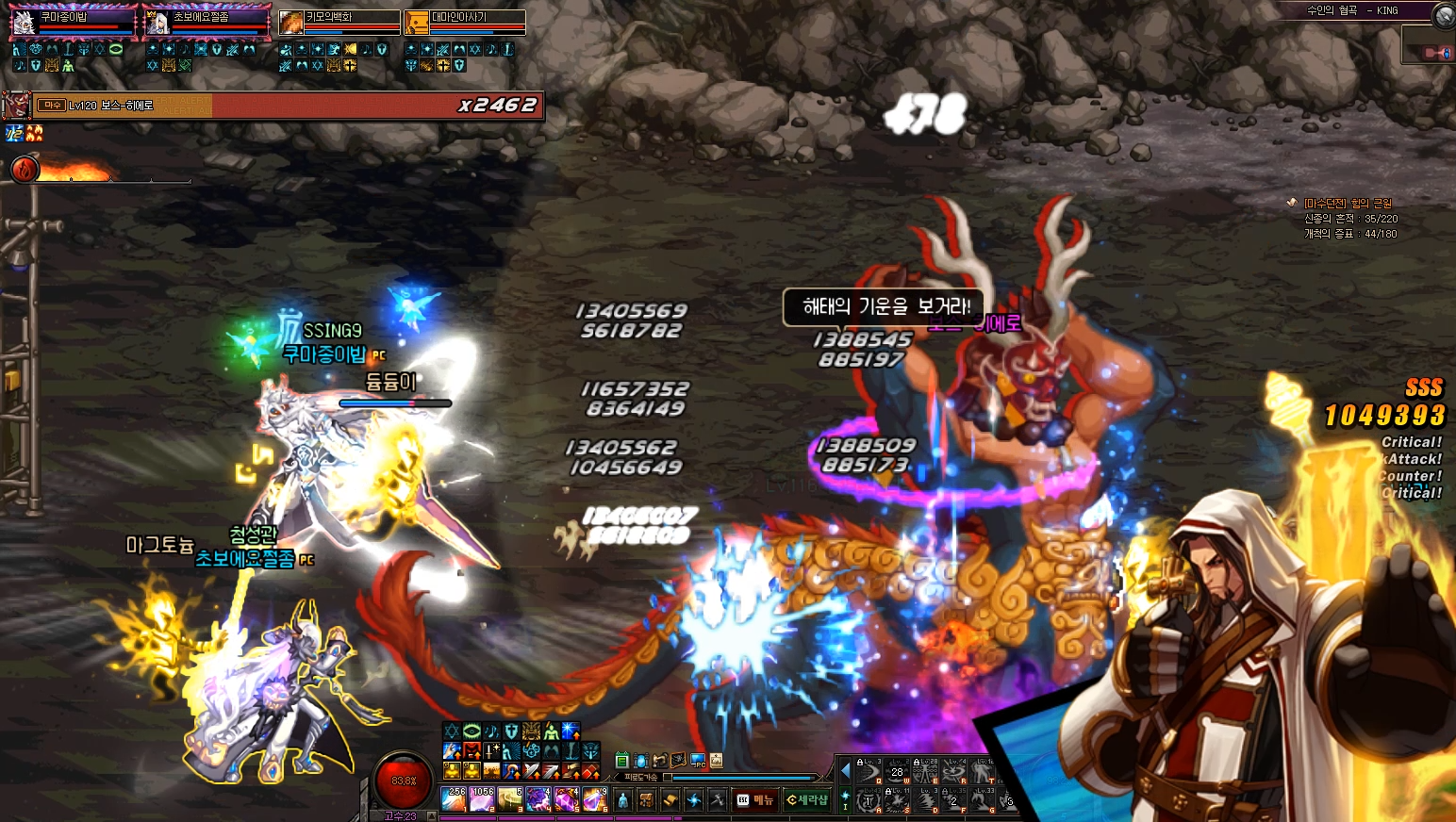
Task: Use the pink potion with count 1056
Action: (482, 799)
